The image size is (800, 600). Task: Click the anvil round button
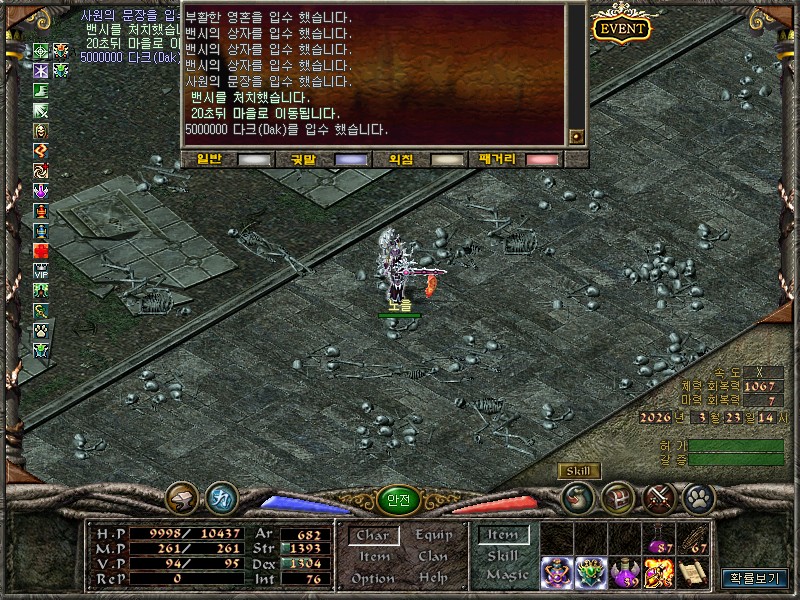click(182, 497)
